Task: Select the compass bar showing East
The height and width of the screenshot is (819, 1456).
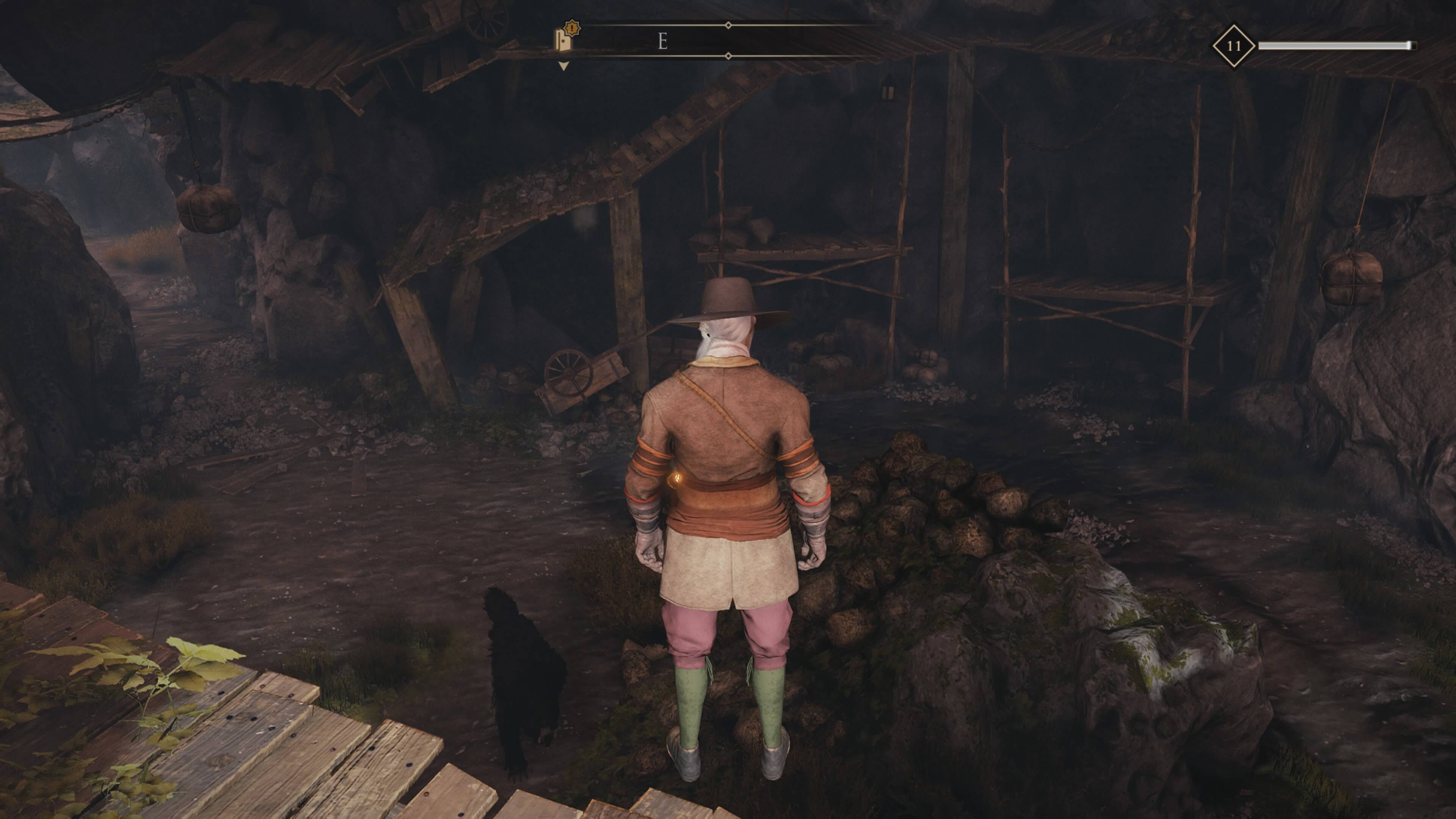Action: click(728, 41)
